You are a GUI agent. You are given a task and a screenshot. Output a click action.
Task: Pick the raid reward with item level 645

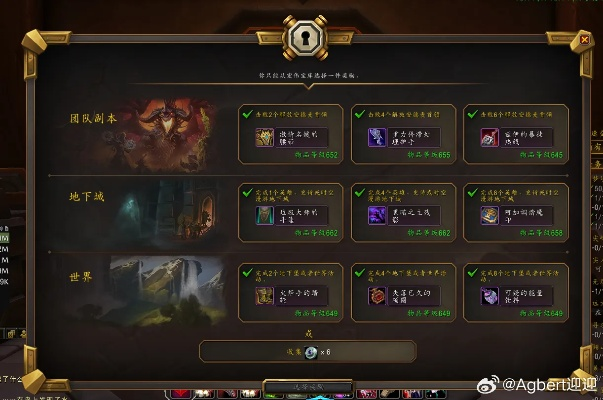click(512, 134)
